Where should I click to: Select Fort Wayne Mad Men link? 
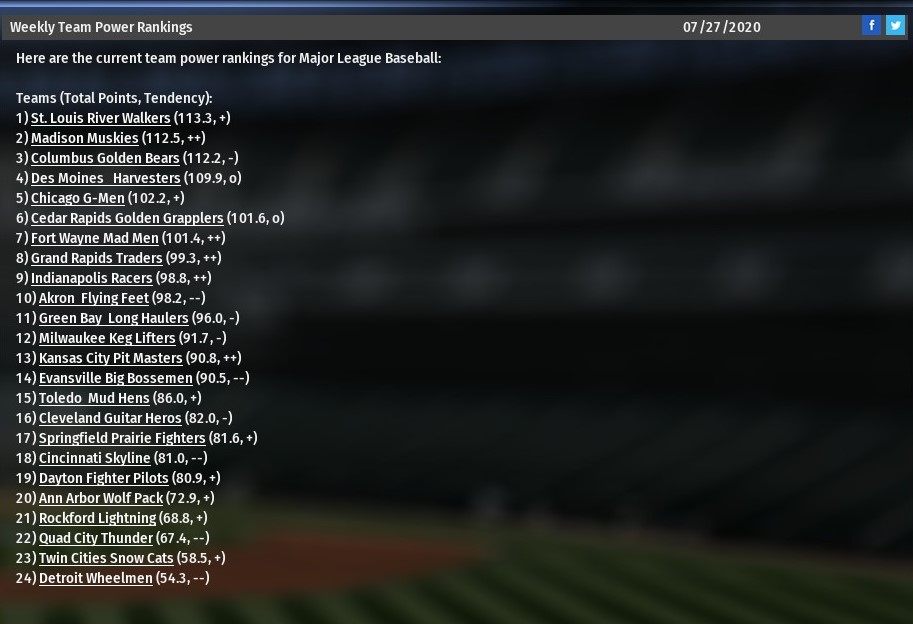[94, 238]
